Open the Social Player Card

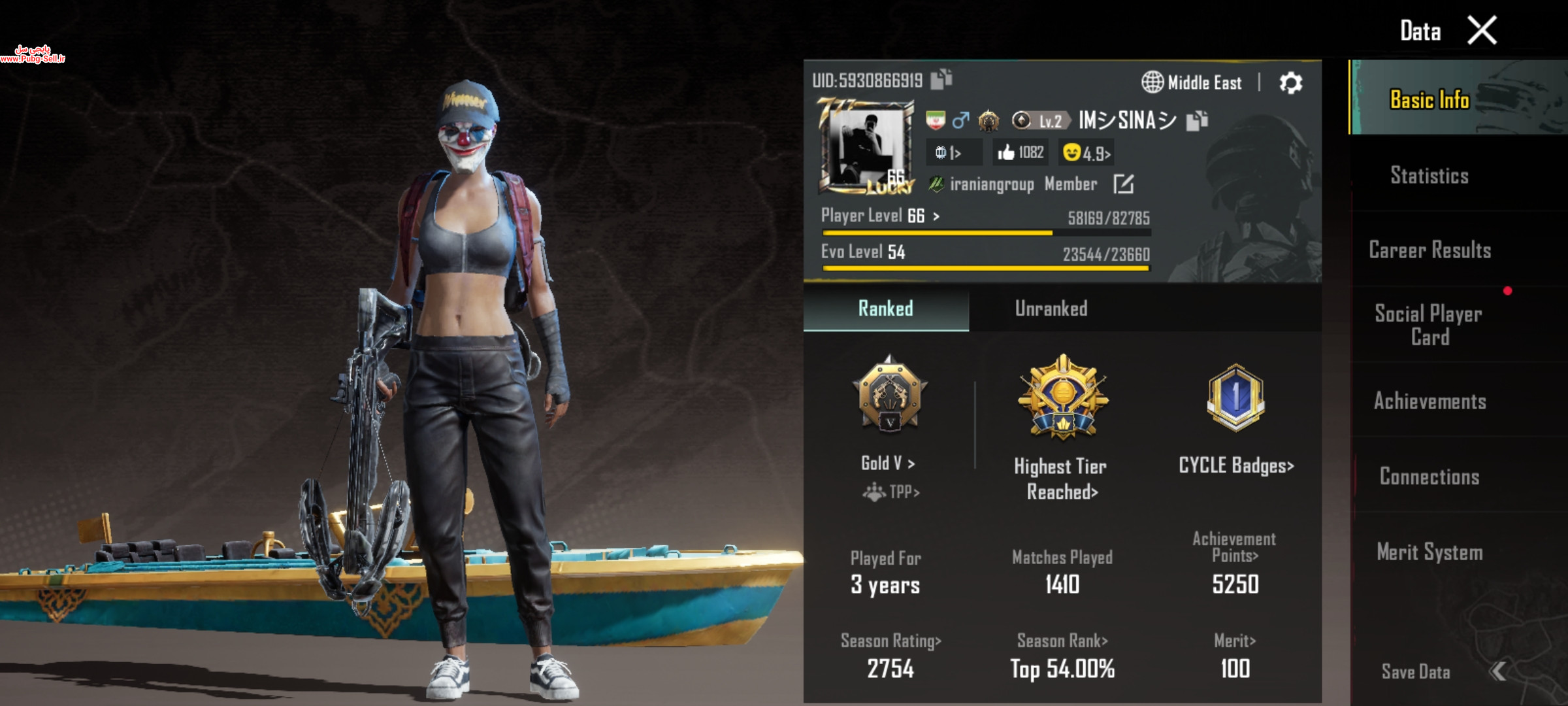pos(1429,325)
